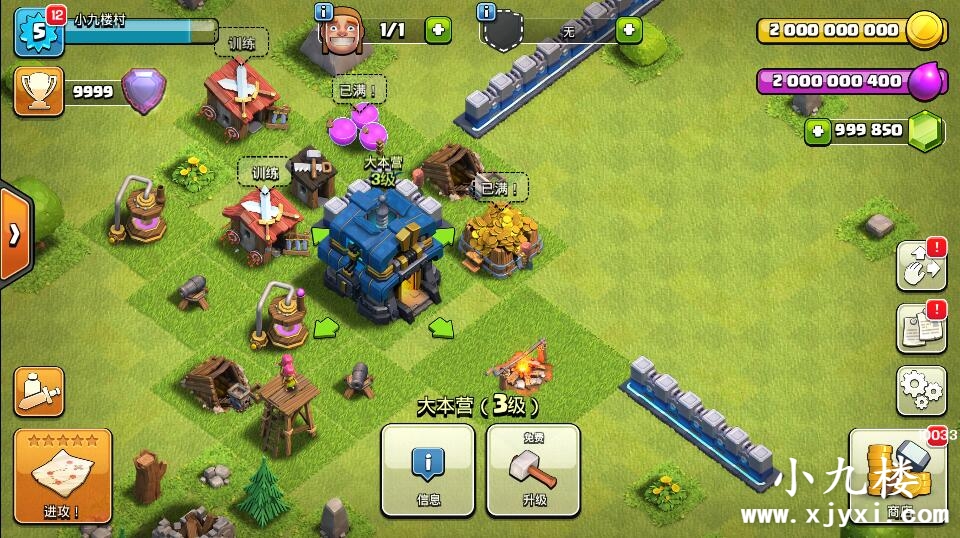Screen dimensions: 960x538
Task: Show the shield info icon
Action: point(487,12)
